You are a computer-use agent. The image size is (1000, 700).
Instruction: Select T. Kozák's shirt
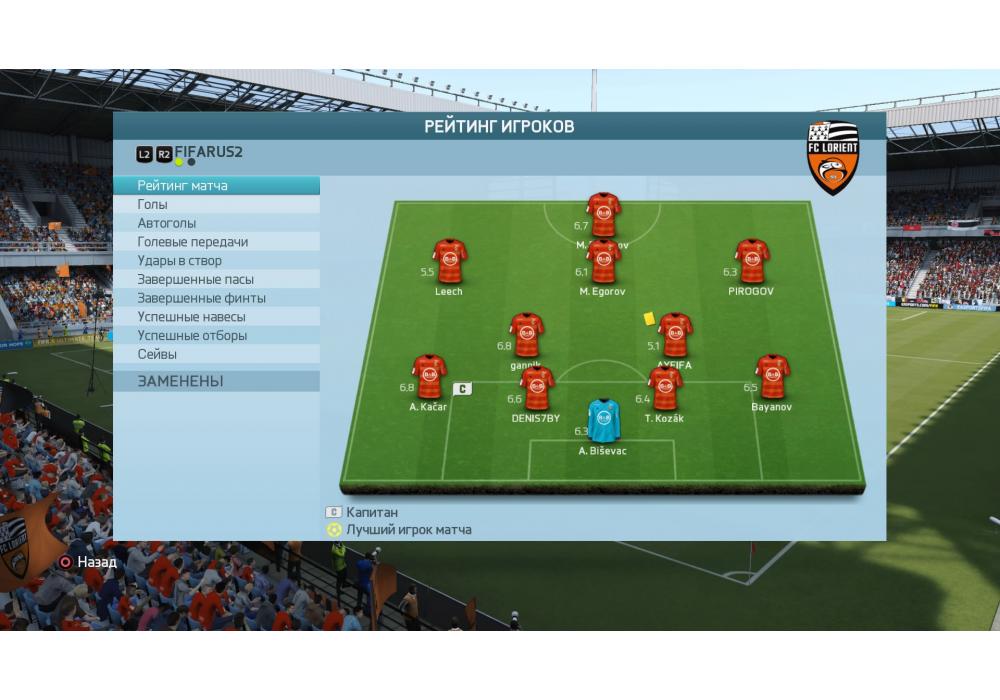pos(665,388)
